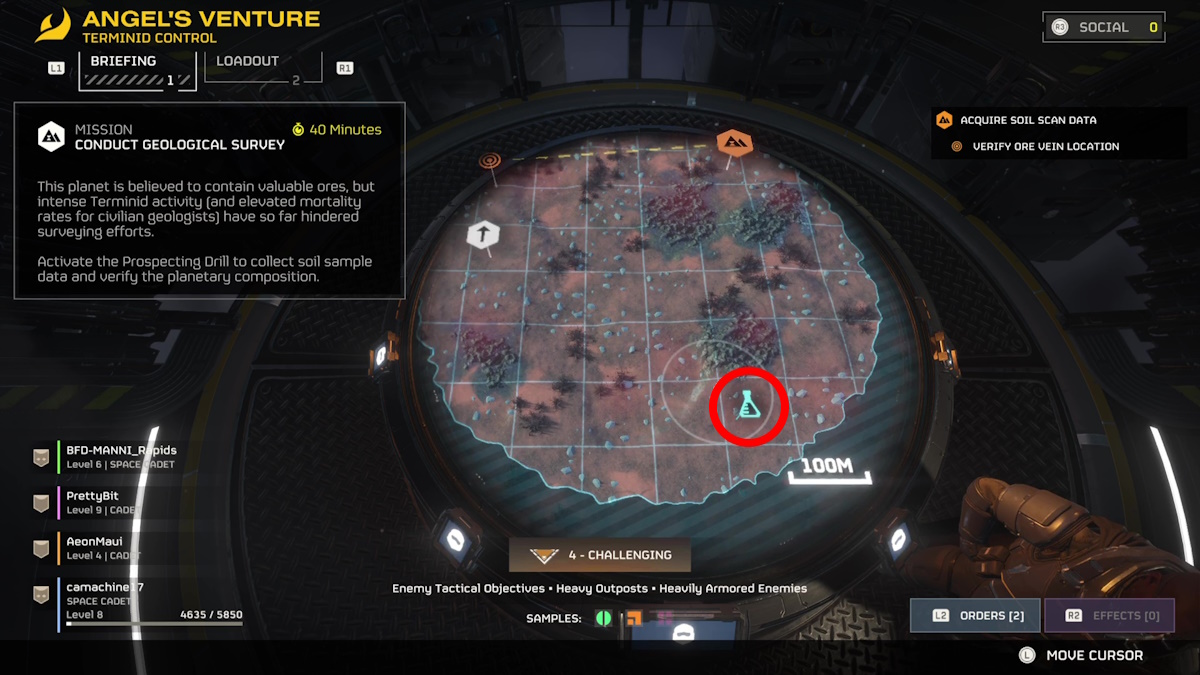Screen dimensions: 1200x675
Task: Click the orange soil scan objective marker
Action: click(x=735, y=143)
